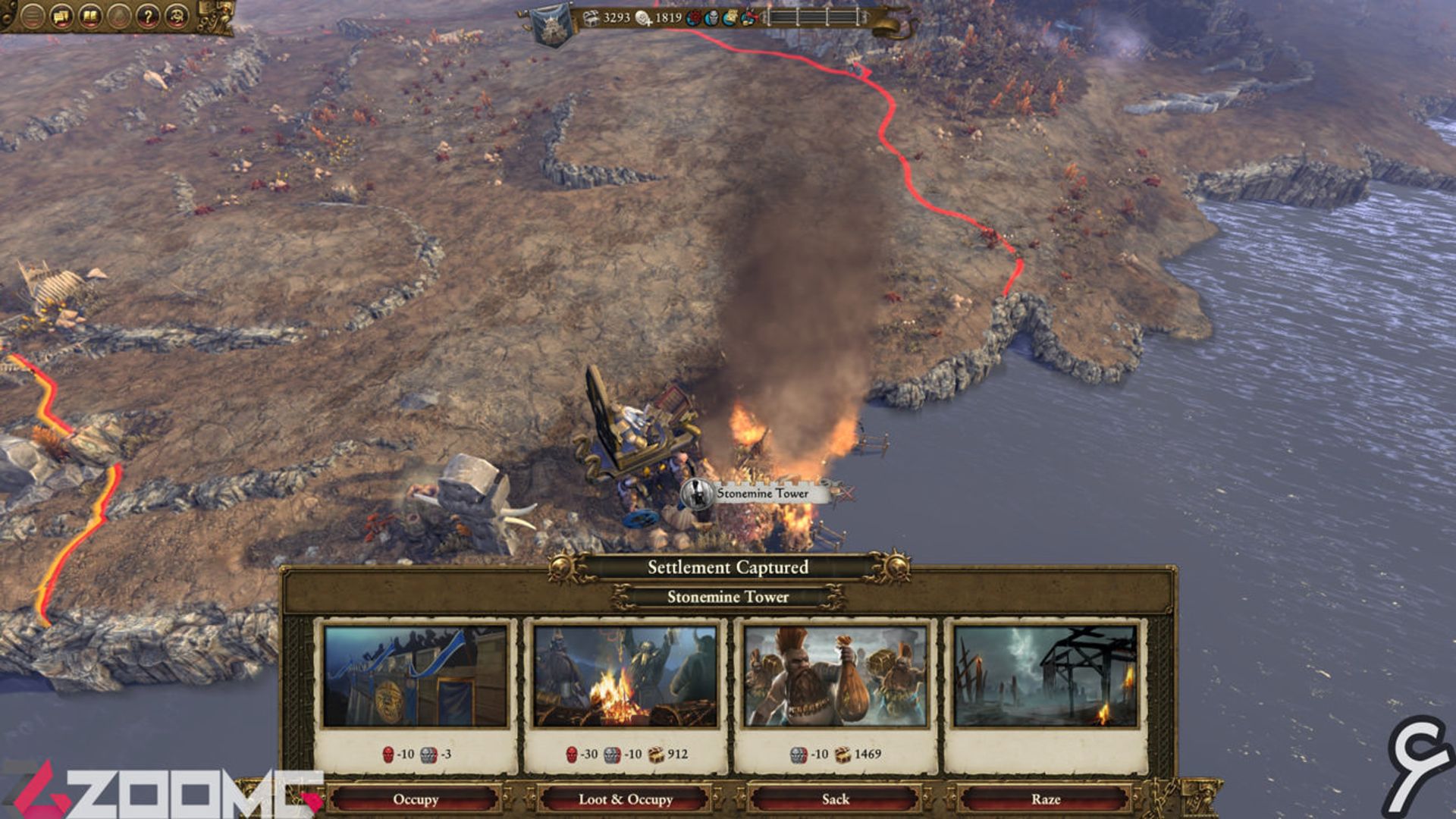Raze the captured settlement

tap(1045, 799)
